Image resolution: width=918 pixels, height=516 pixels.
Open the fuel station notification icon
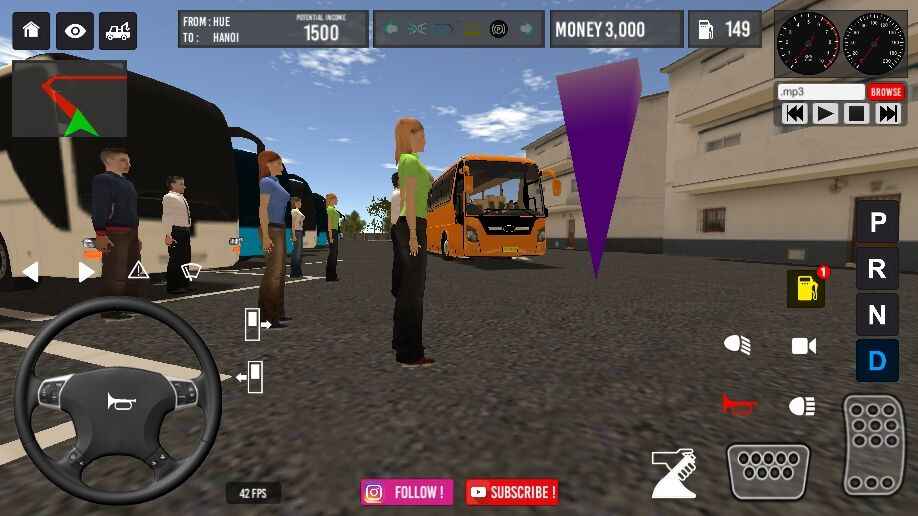(x=806, y=289)
